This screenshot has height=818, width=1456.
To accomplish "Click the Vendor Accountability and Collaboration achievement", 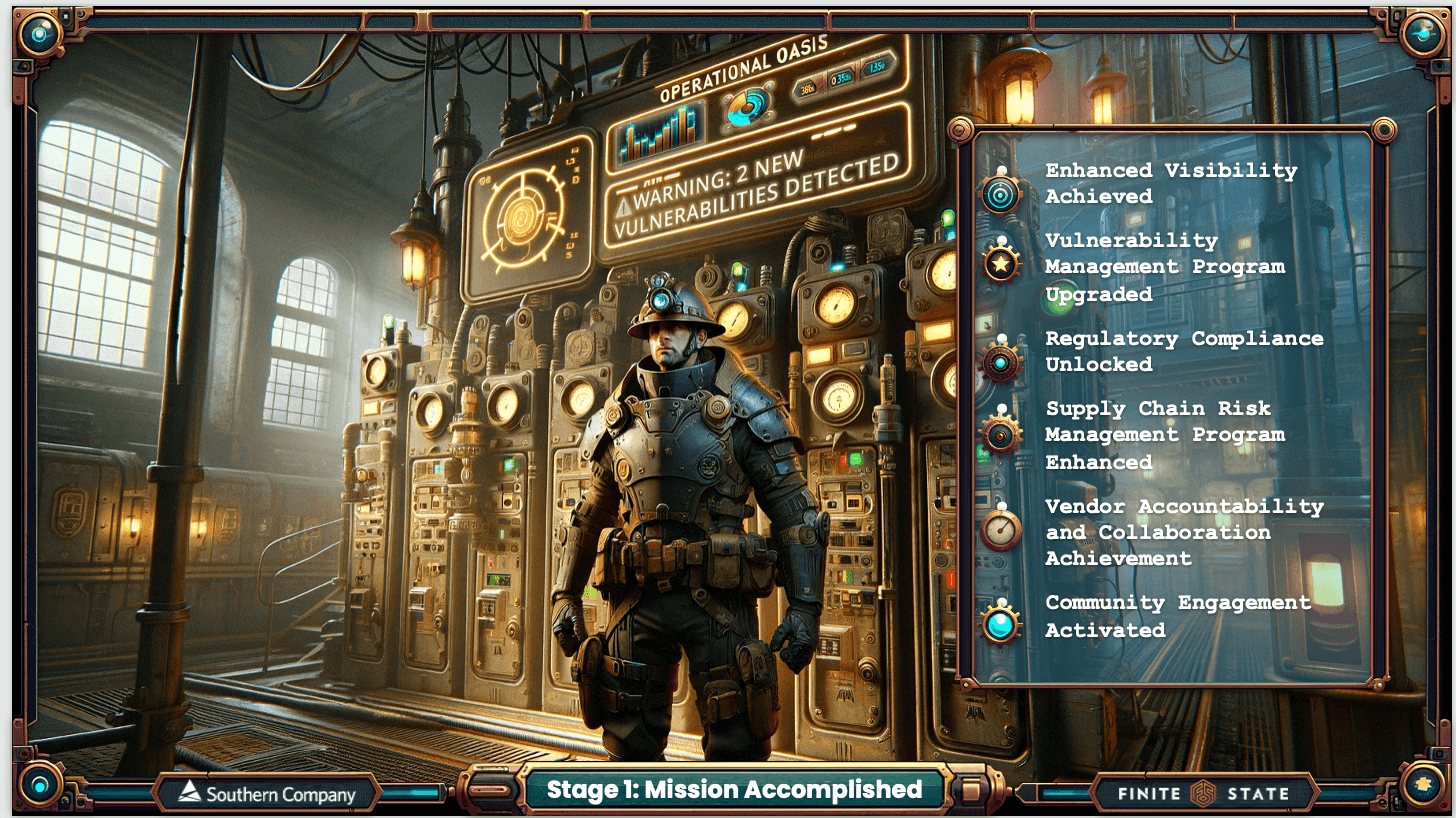I will click(1183, 532).
